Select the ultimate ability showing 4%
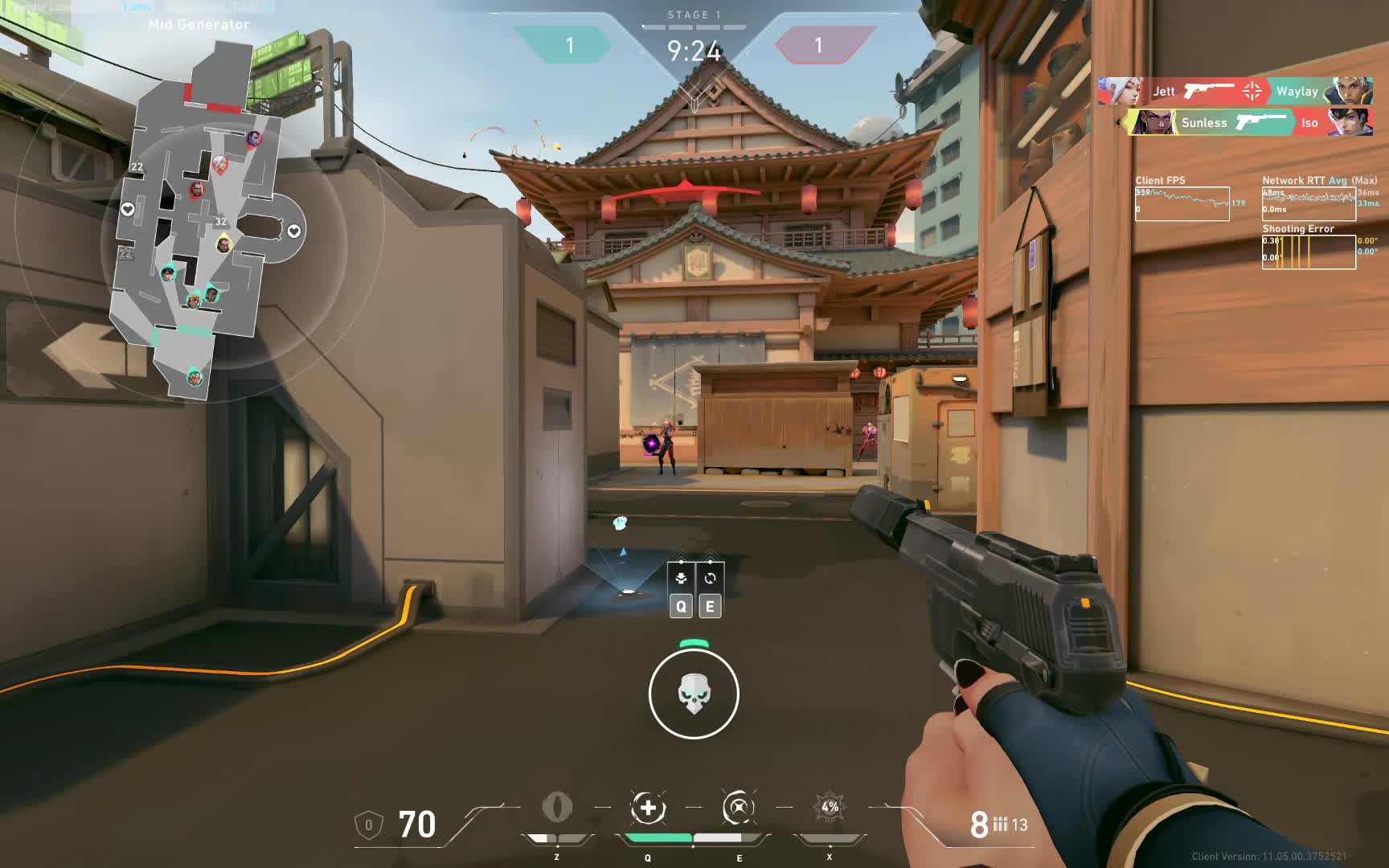The width and height of the screenshot is (1389, 868). [830, 807]
